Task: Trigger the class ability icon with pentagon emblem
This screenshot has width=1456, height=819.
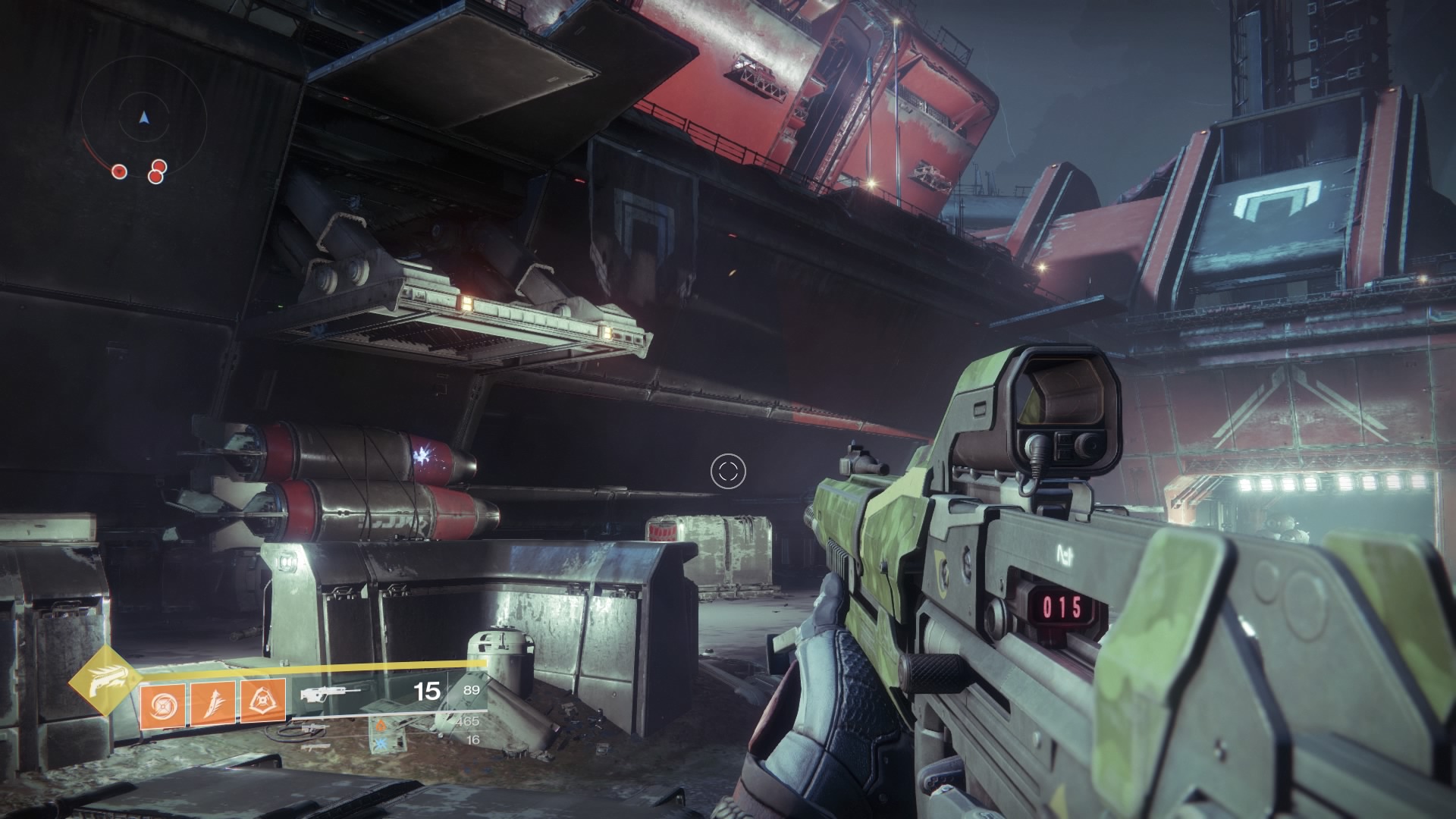Action: tap(263, 701)
